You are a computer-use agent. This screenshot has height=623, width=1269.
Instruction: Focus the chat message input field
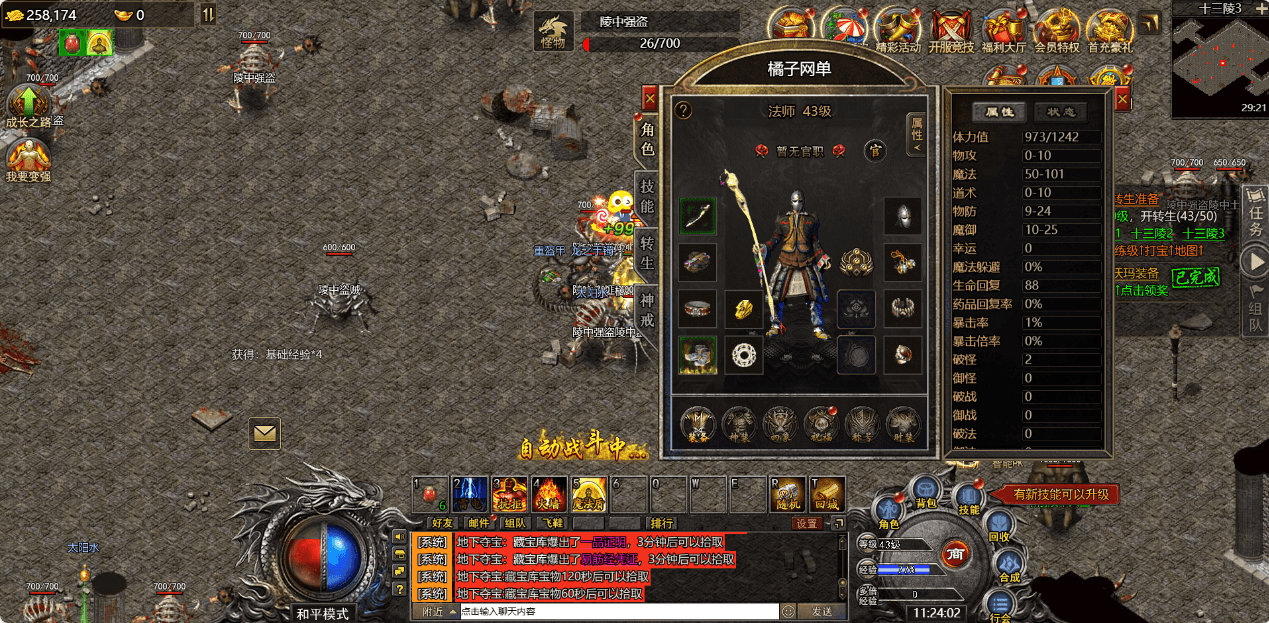618,611
